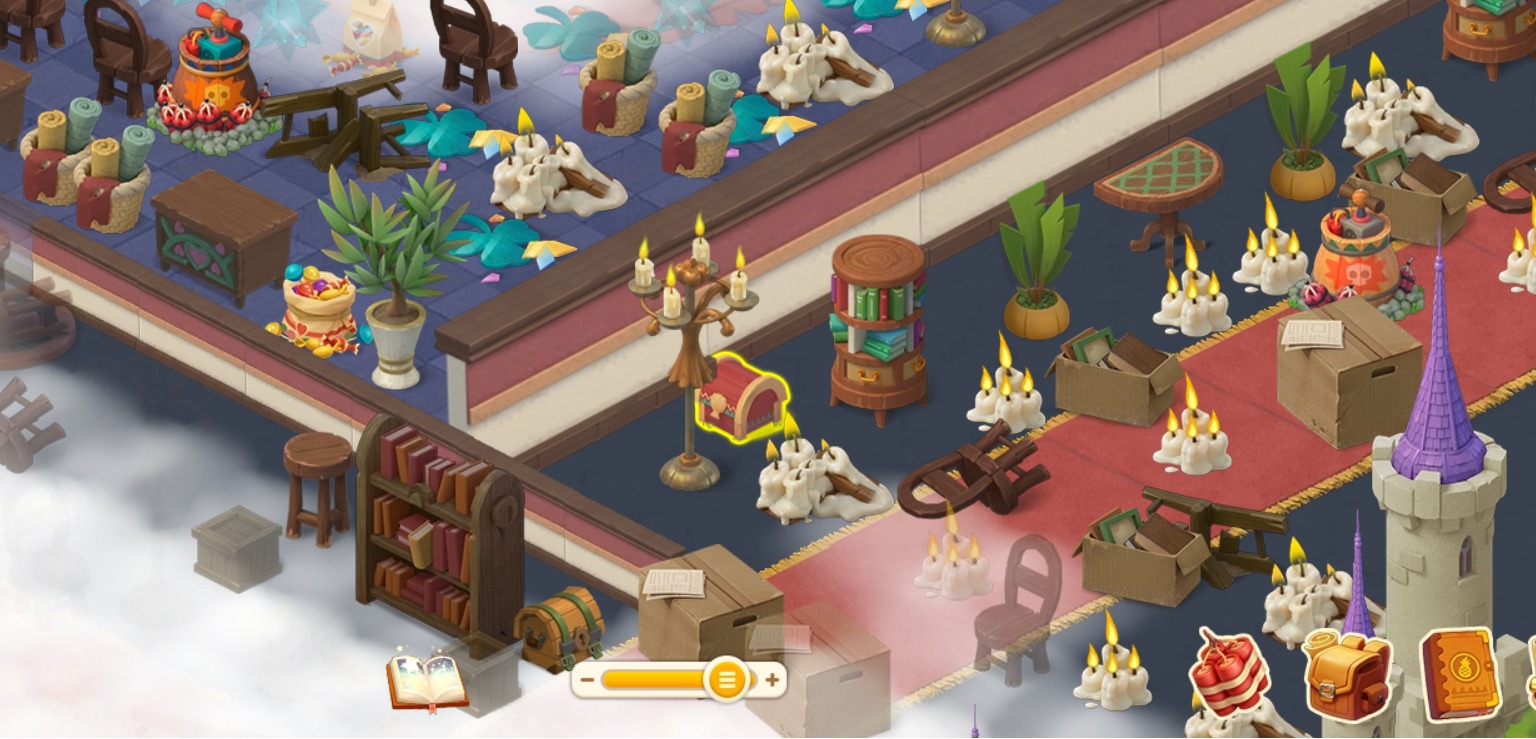Viewport: 1536px width, 739px height.
Task: Click the zoom slider's plus button
Action: [772, 680]
